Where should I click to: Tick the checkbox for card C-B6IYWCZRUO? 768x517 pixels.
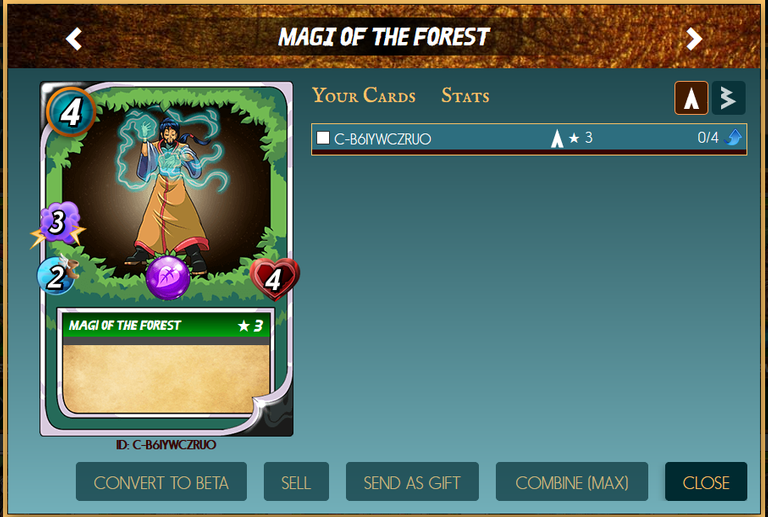[x=323, y=138]
